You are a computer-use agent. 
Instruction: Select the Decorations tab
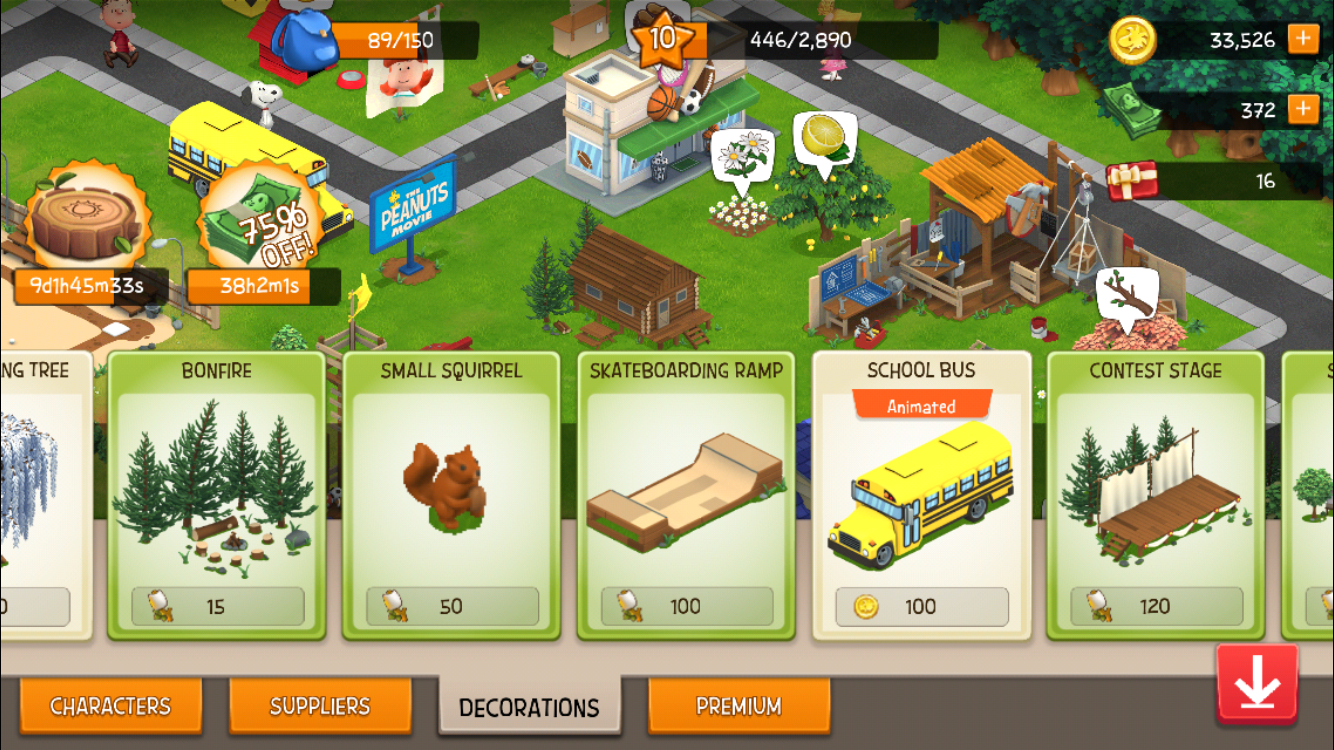[x=529, y=707]
